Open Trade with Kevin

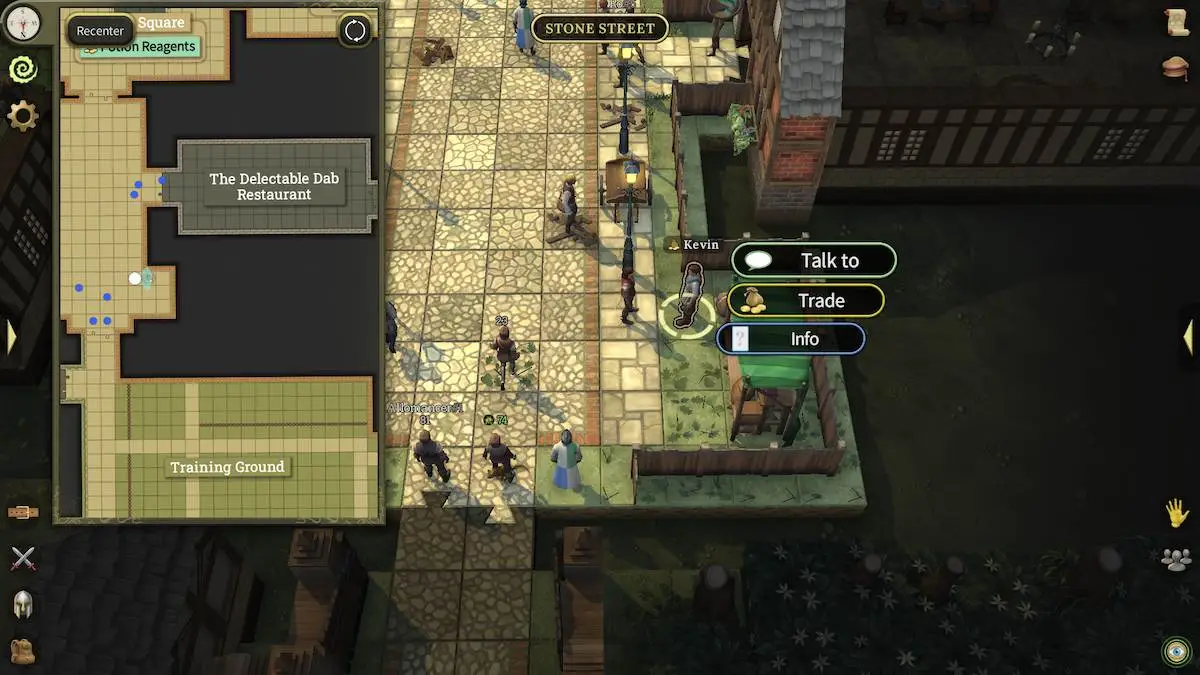[x=806, y=300]
